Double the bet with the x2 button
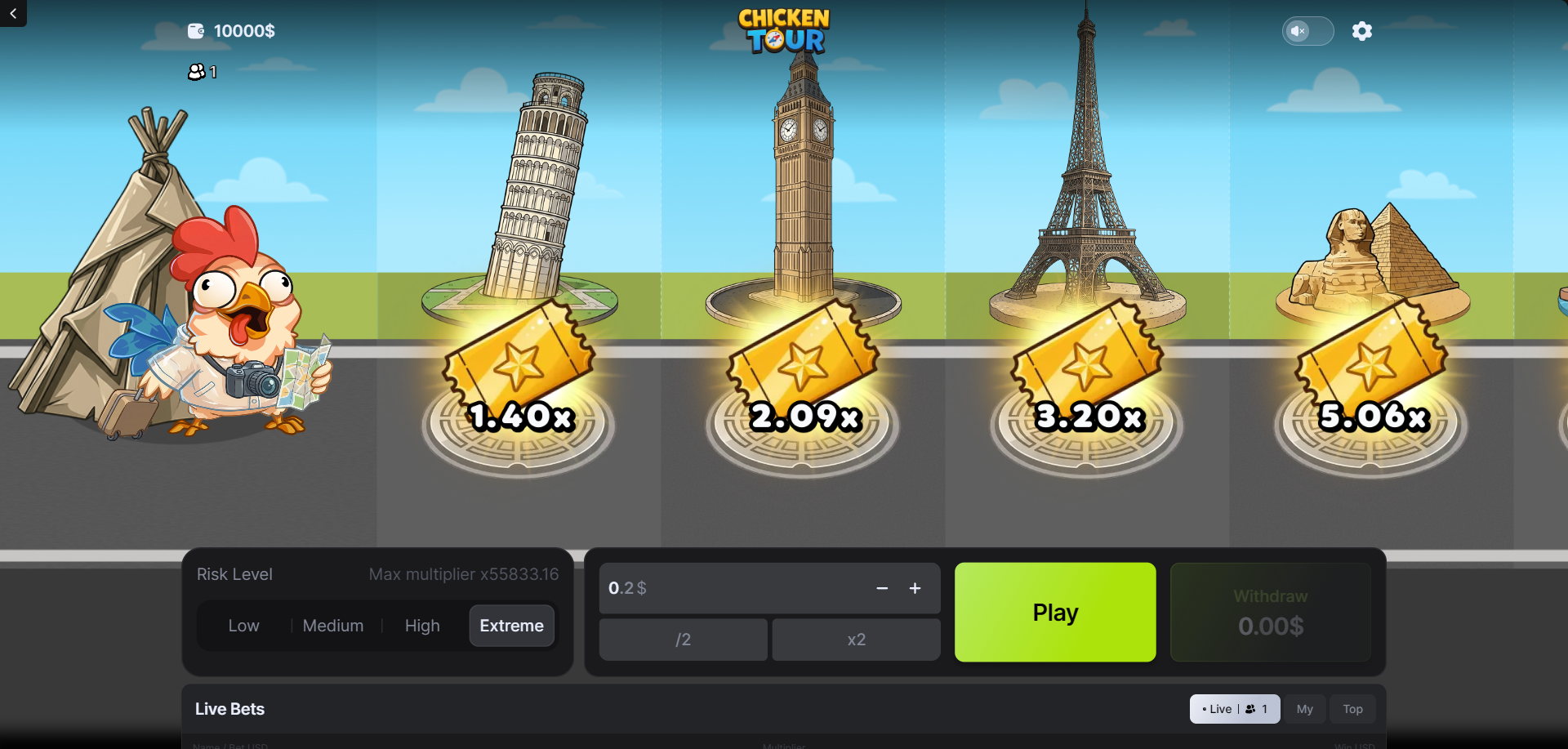The height and width of the screenshot is (749, 1568). point(856,640)
